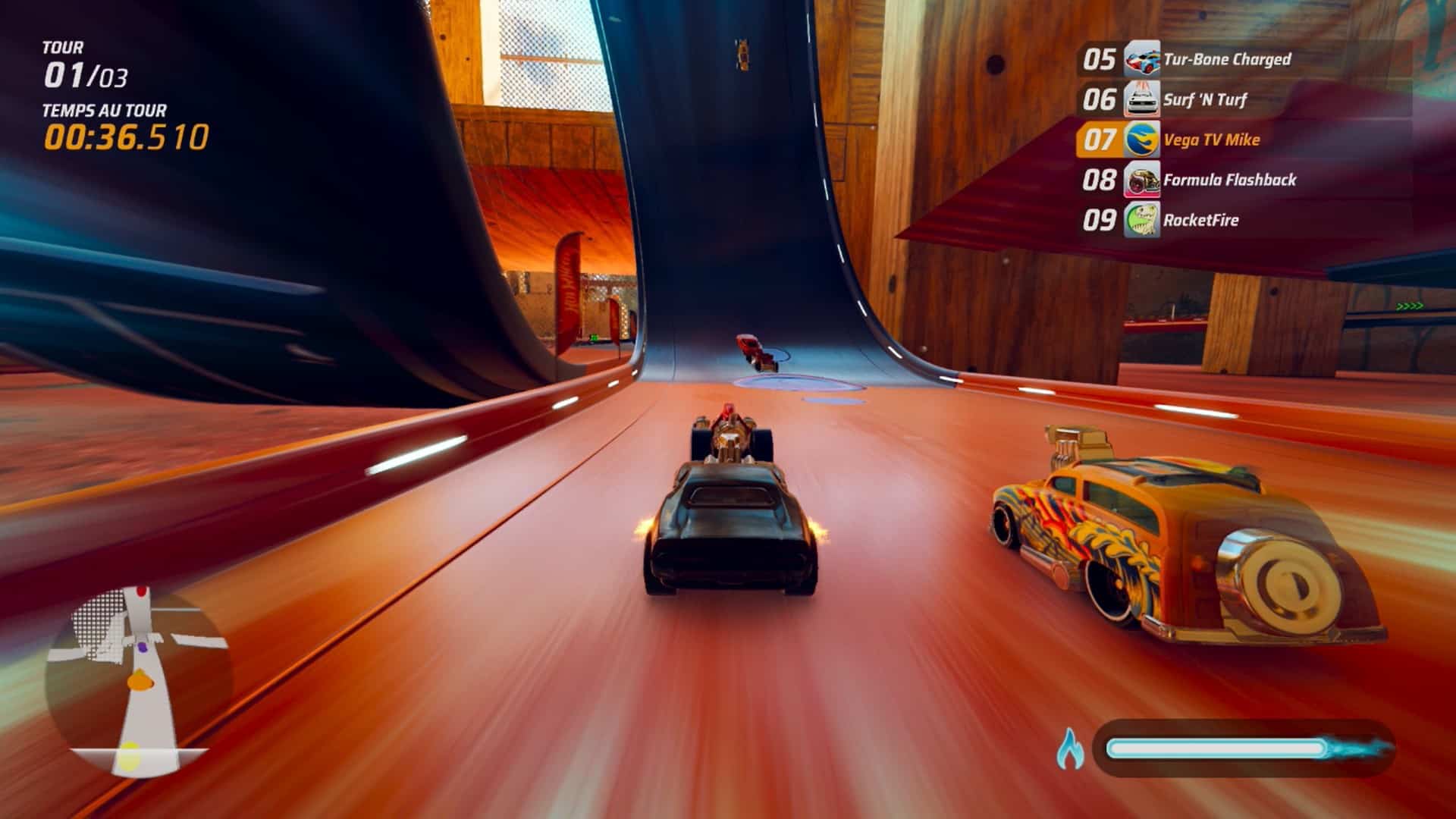Click the Formula Flashback player name
The image size is (1456, 819).
(x=1228, y=180)
